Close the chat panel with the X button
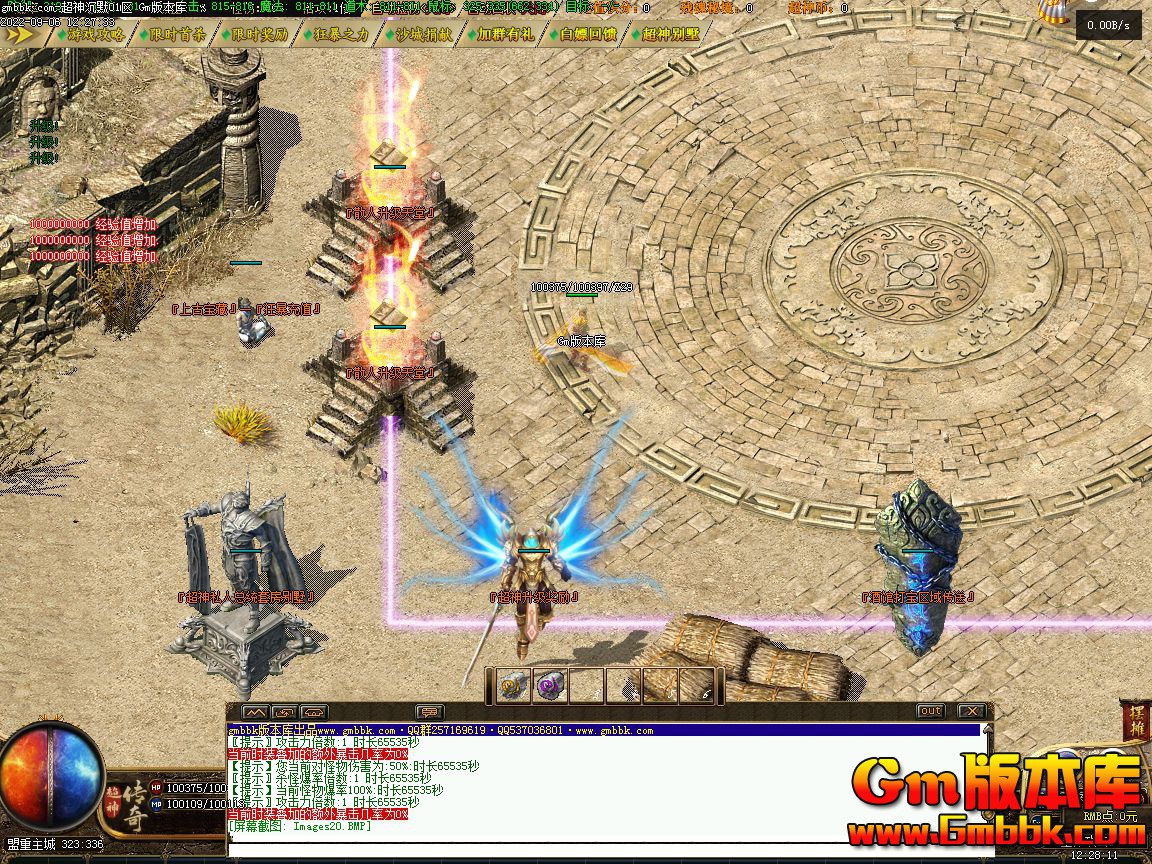1152x864 pixels. [x=971, y=711]
